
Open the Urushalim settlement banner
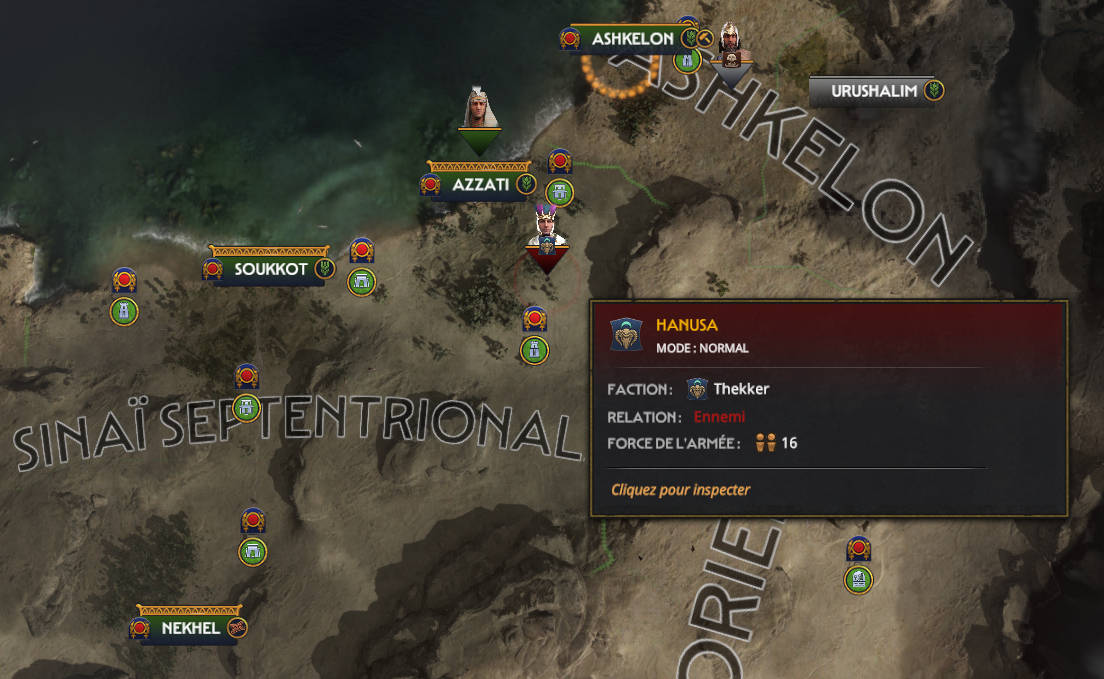874,91
